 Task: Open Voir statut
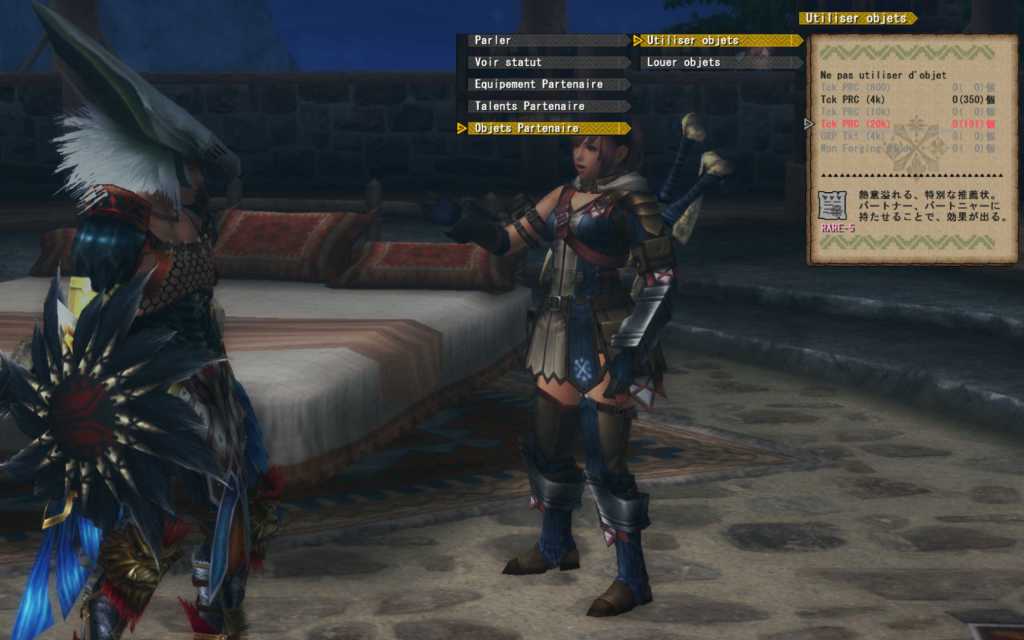point(547,62)
